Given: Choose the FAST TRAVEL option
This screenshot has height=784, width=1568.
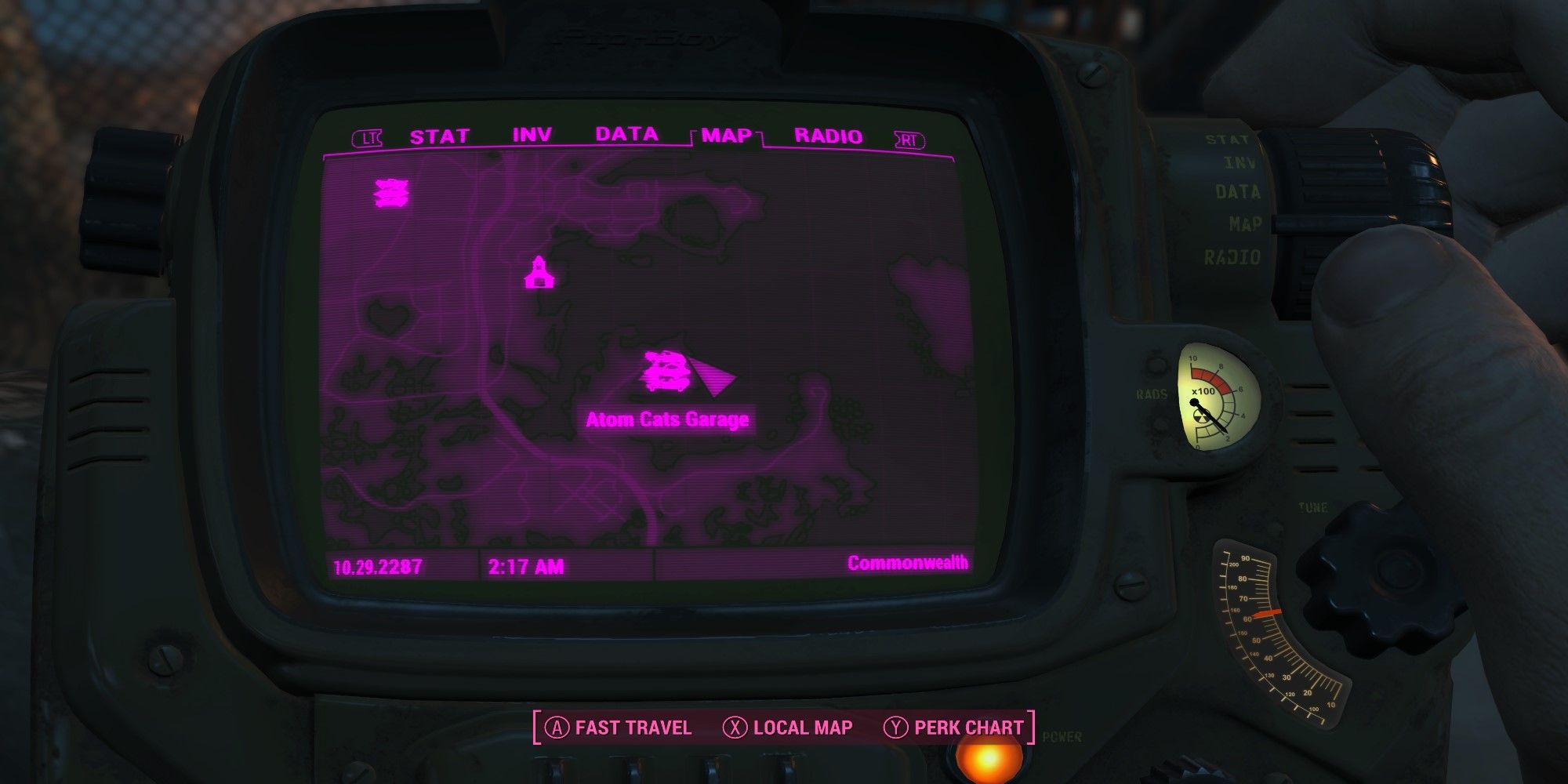Looking at the screenshot, I should click(x=619, y=728).
